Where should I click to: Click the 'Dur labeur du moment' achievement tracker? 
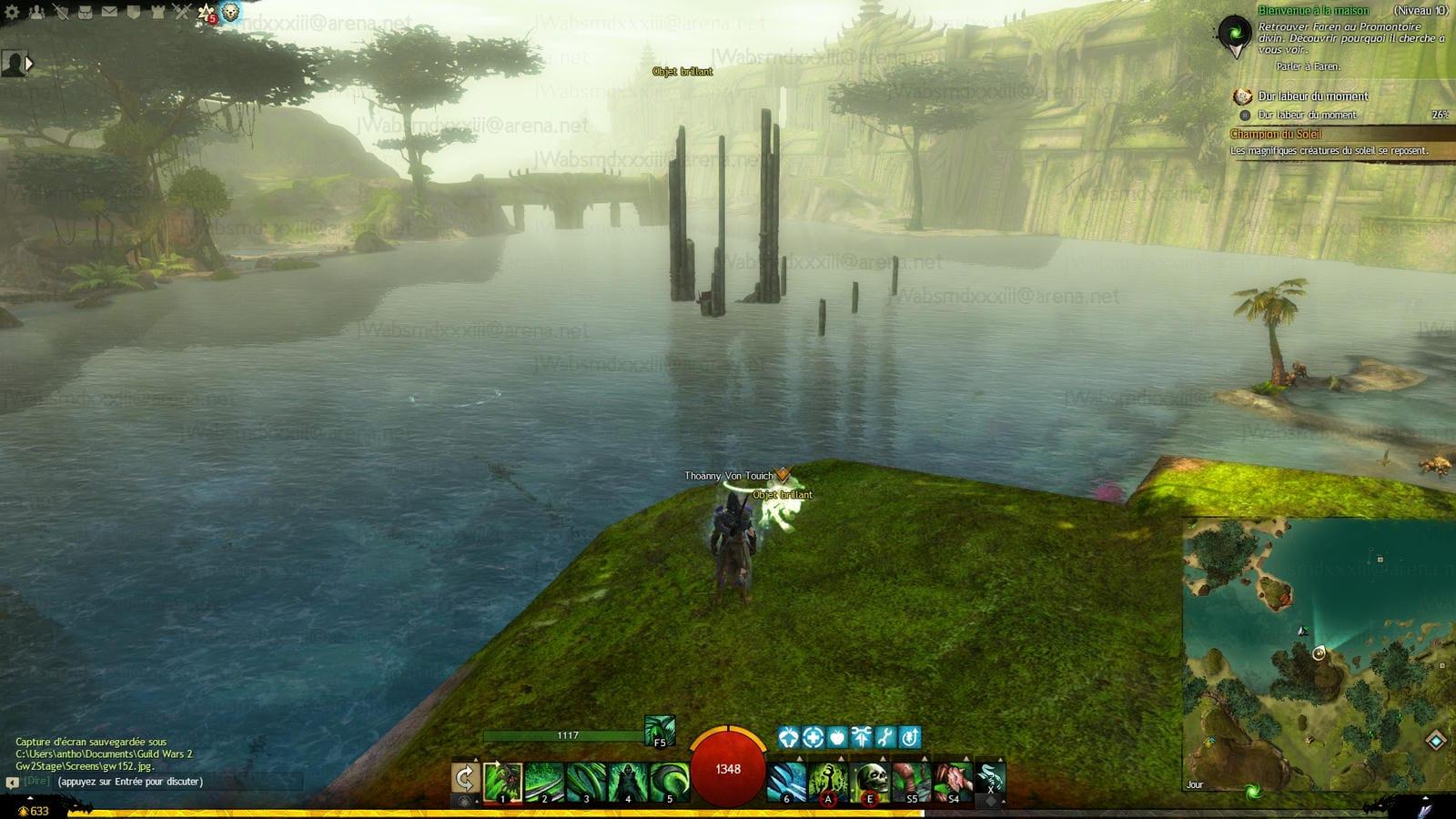[1312, 96]
